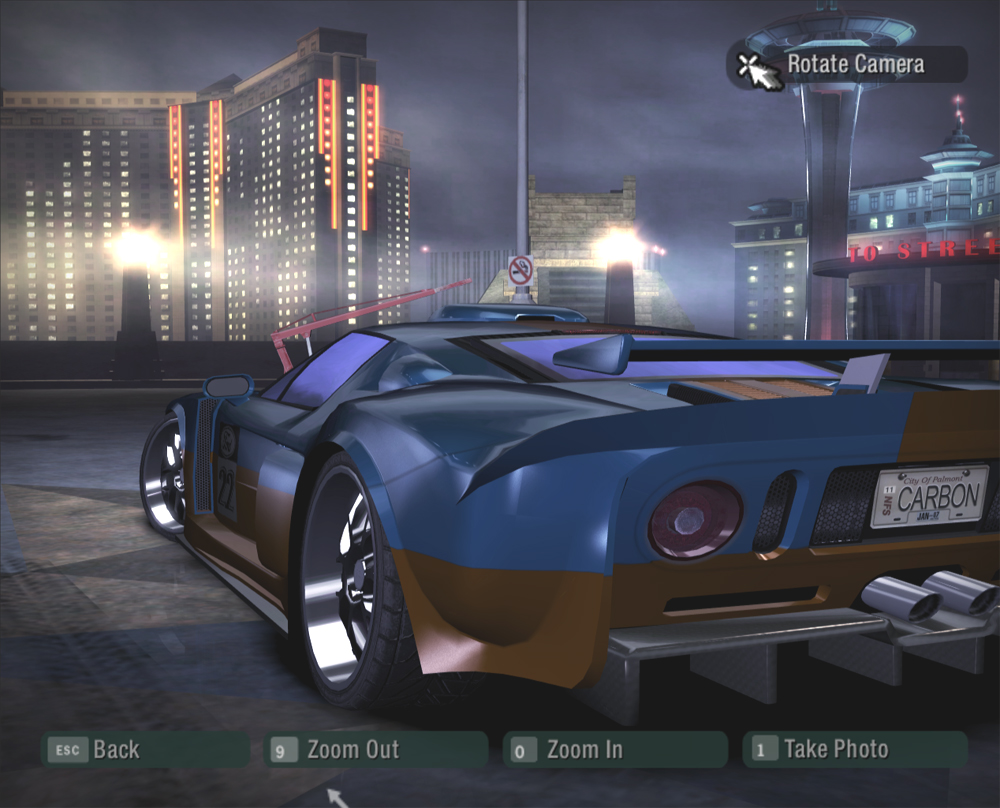Take a photo of the car
Viewport: 1000px width, 808px height.
[x=854, y=749]
